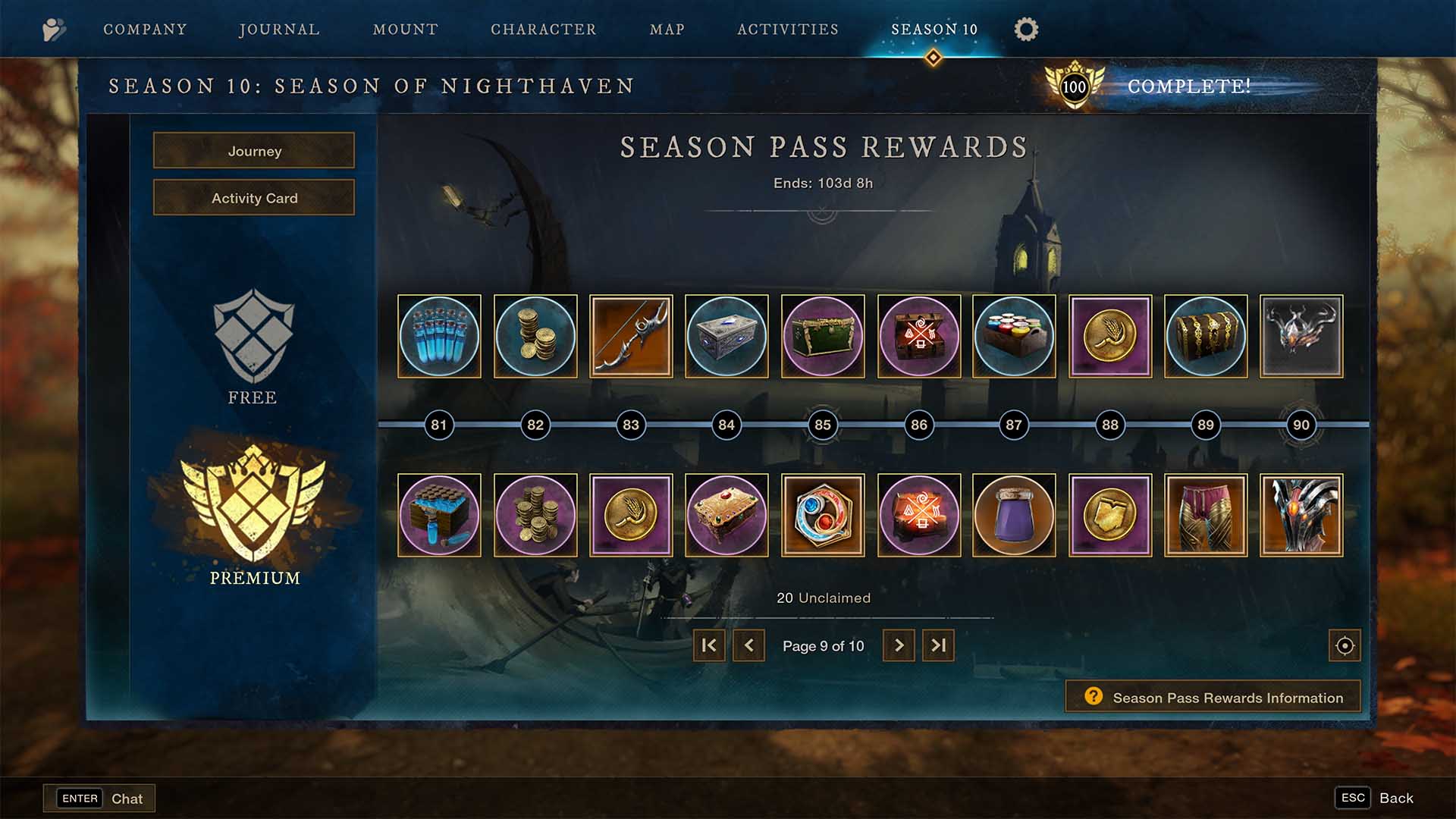
Task: Click the level 100 completion badge
Action: (1074, 86)
